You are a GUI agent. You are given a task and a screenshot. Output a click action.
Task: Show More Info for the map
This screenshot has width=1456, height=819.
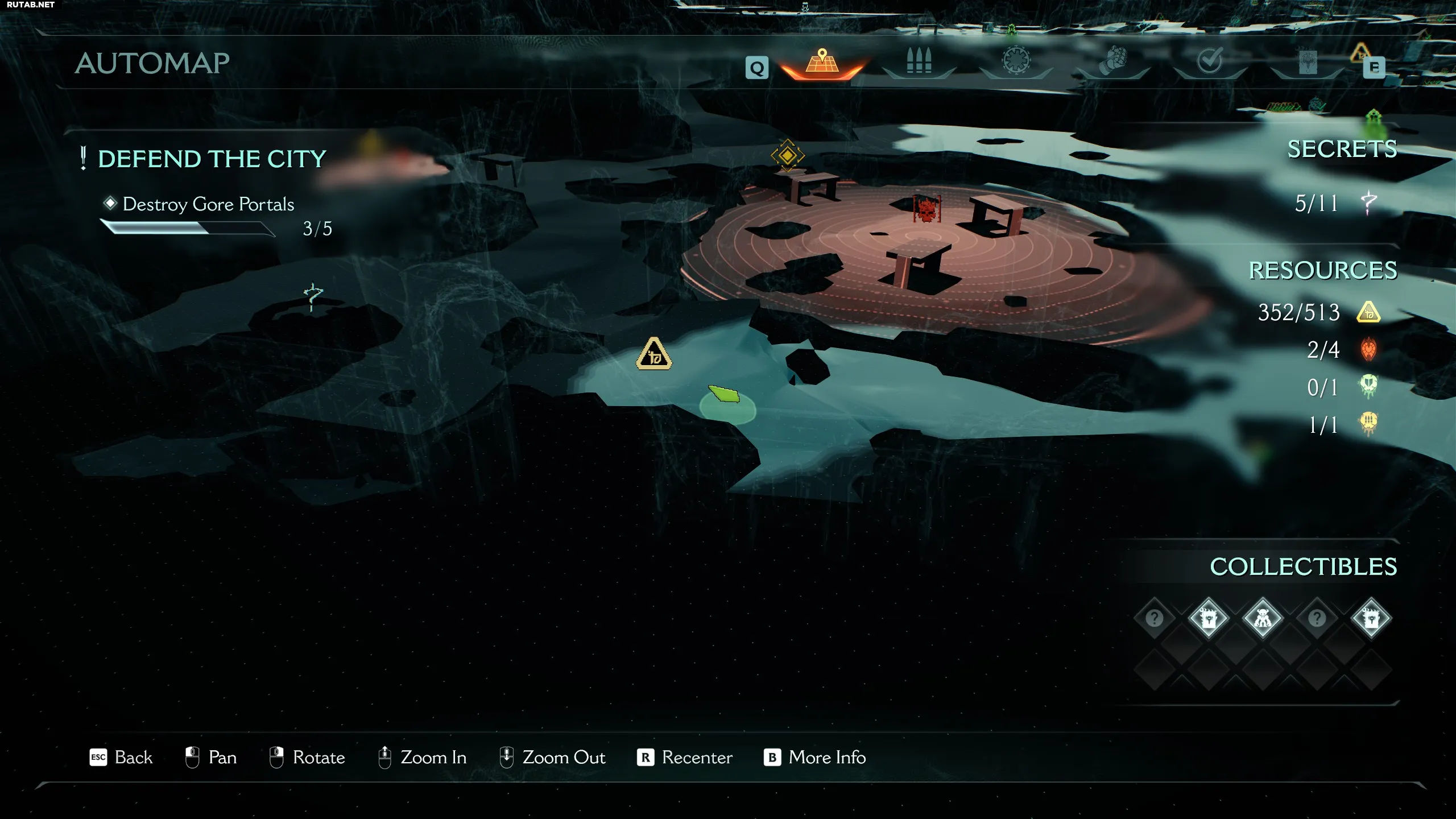(814, 758)
